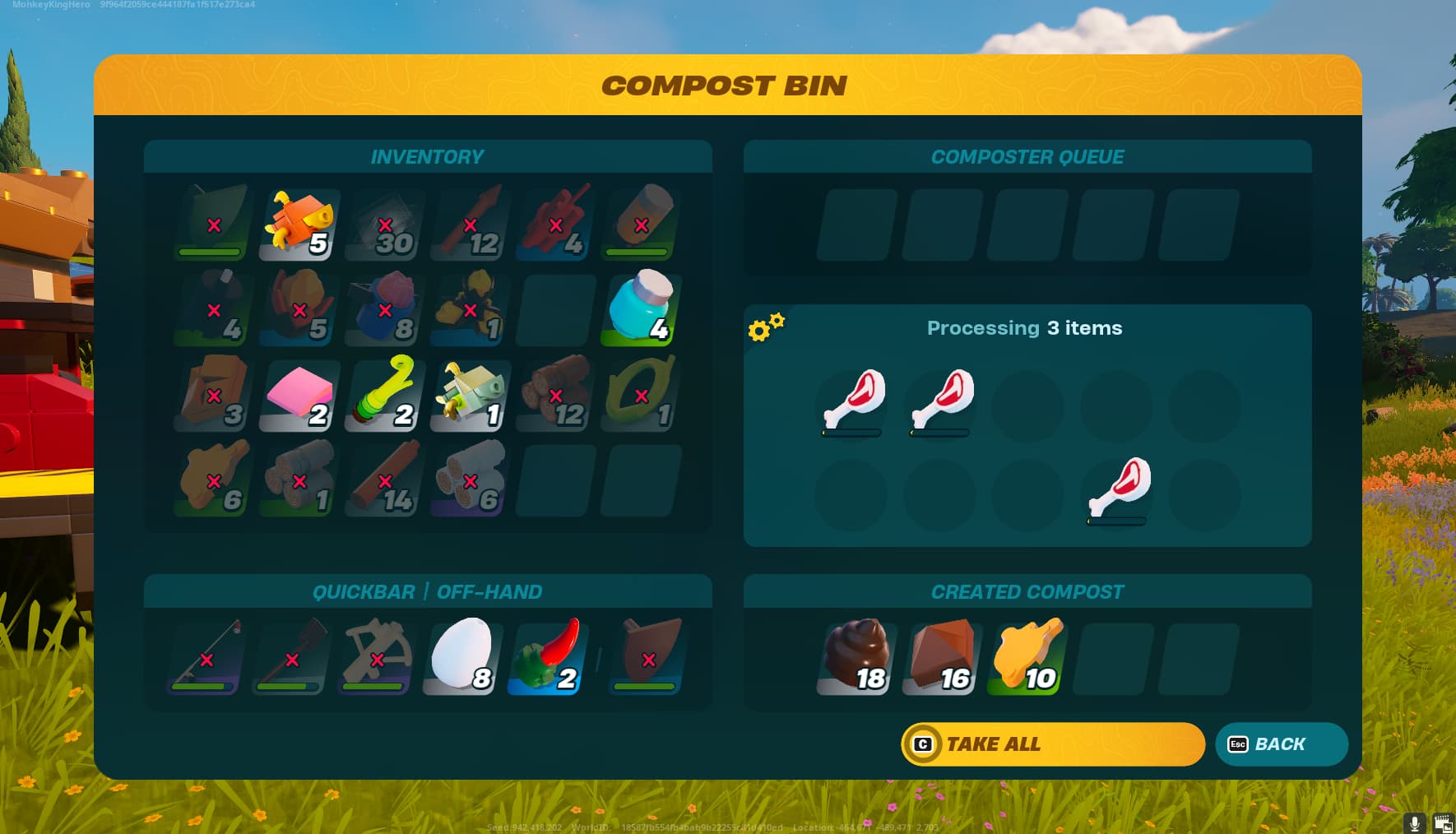Screen dimensions: 1456x834
Task: Click the fishing rod in the quickbar
Action: [x=204, y=656]
